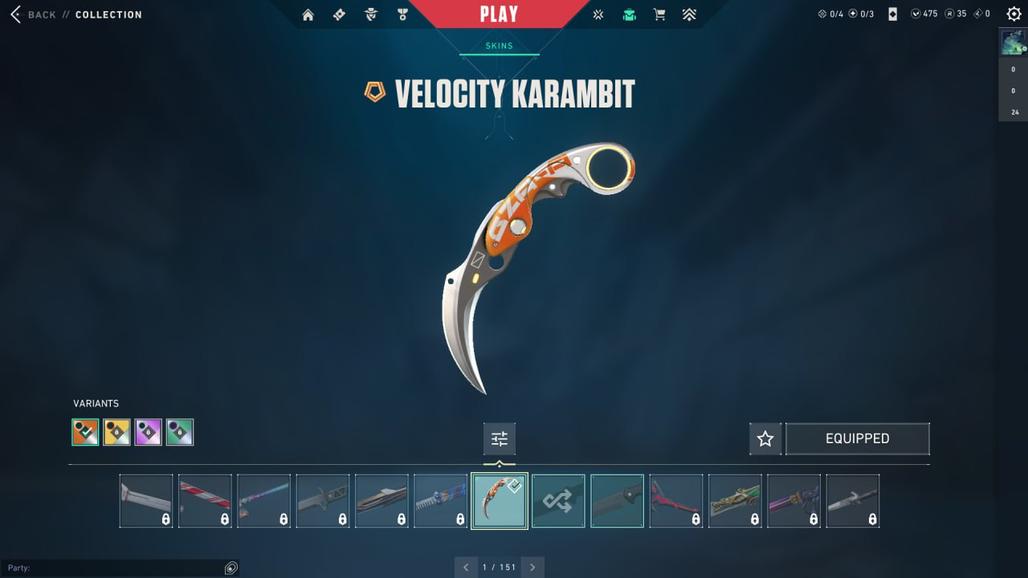Click the party chat icon
Viewport: 1028px width, 578px height.
coord(231,568)
